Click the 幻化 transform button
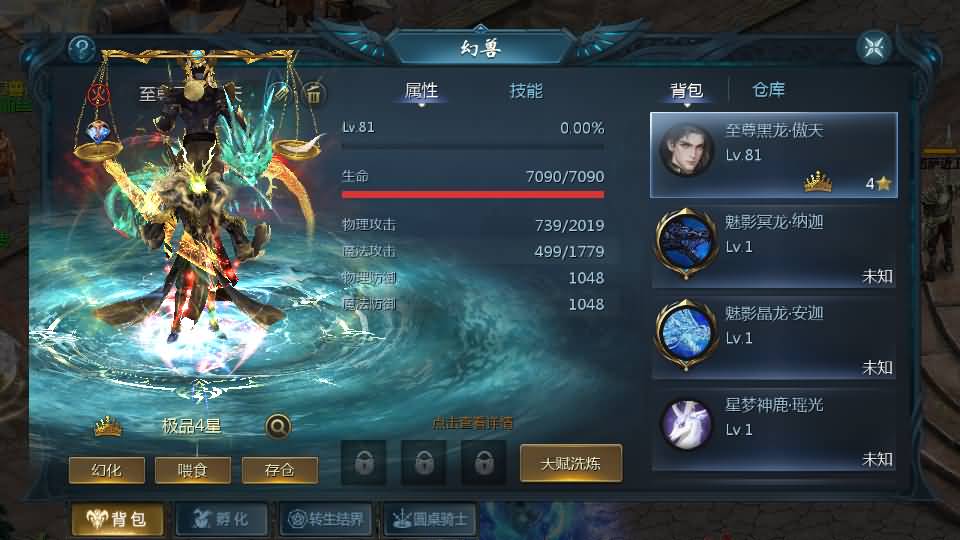Image resolution: width=960 pixels, height=540 pixels. point(107,469)
